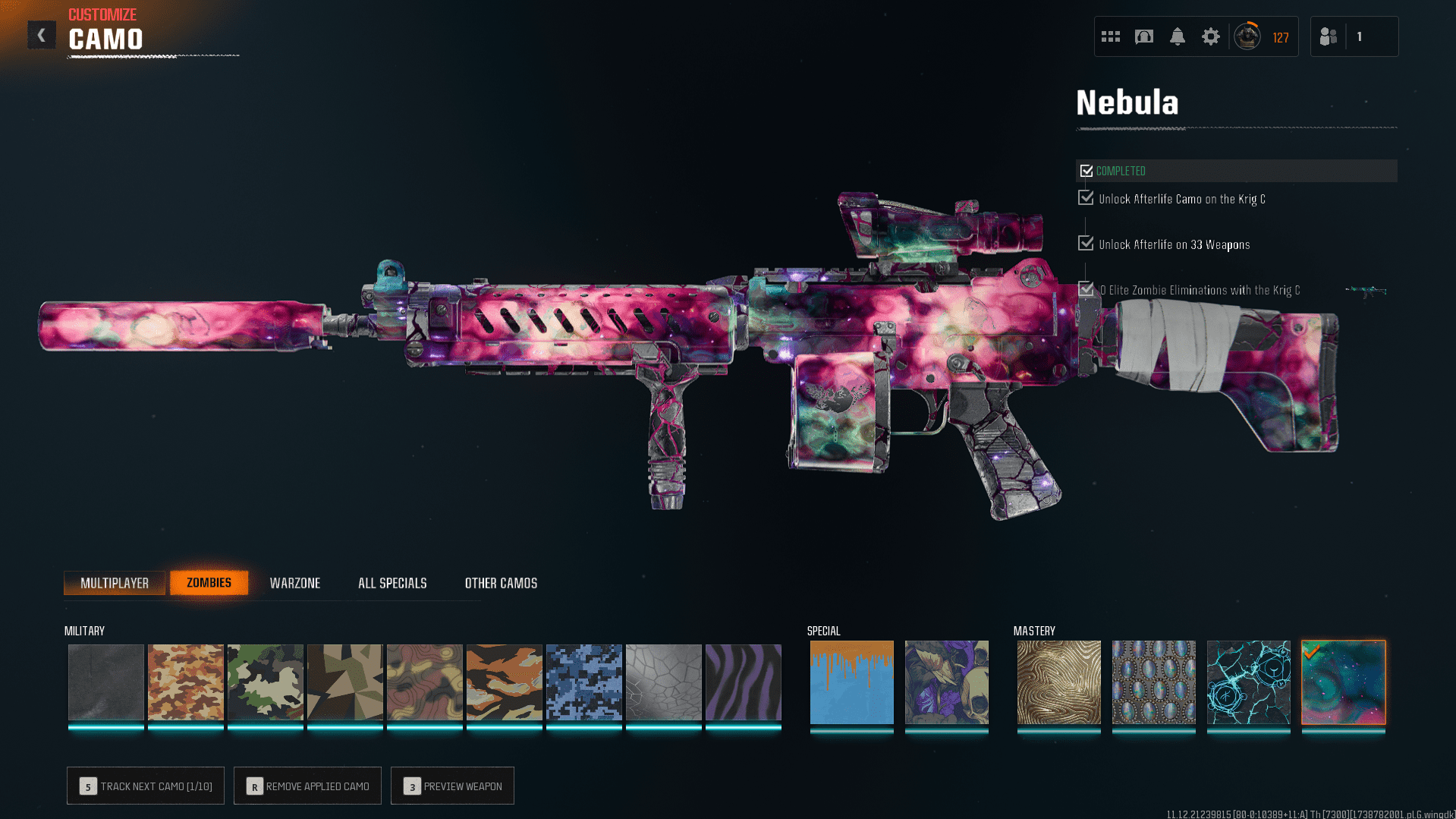The height and width of the screenshot is (819, 1456).
Task: Open the Other Camos tab
Action: pyautogui.click(x=501, y=582)
